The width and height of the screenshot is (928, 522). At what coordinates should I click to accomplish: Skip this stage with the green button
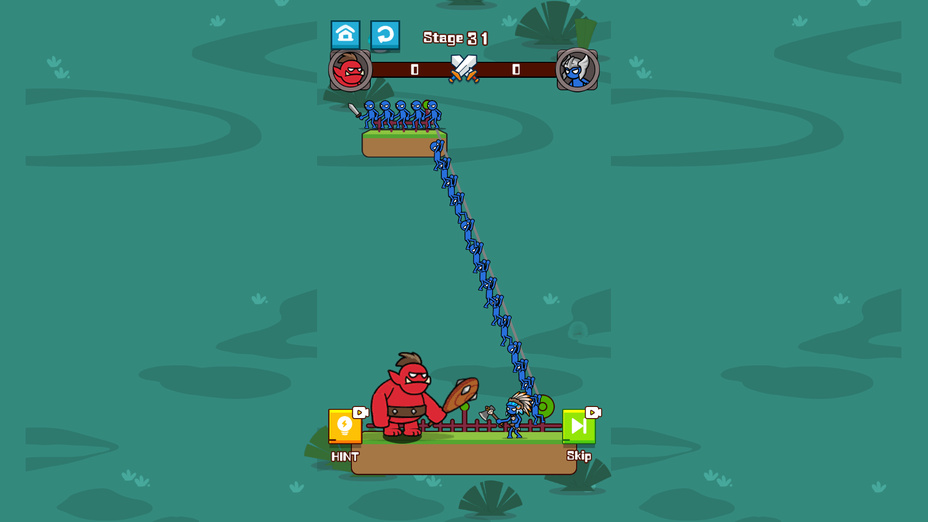click(x=579, y=427)
